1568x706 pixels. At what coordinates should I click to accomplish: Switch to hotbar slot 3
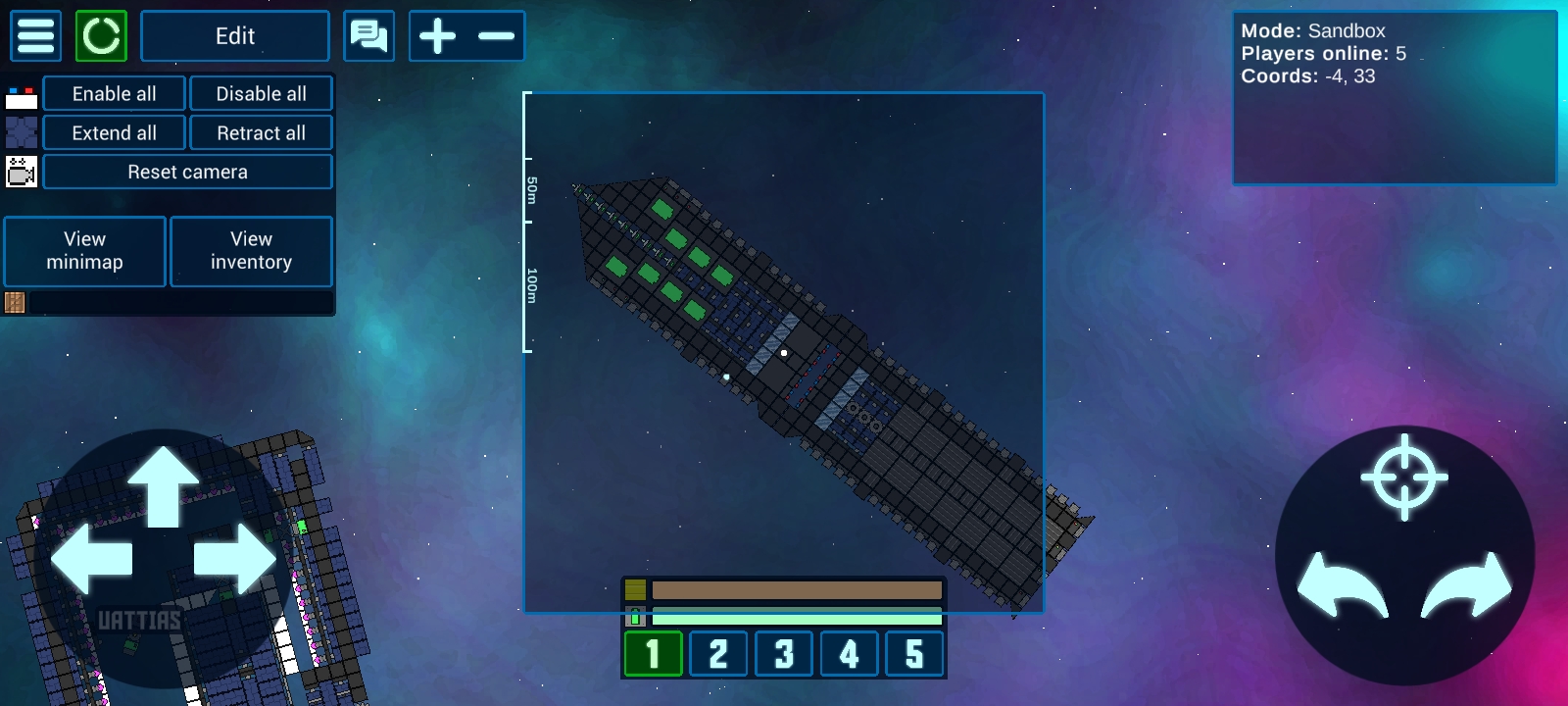784,654
